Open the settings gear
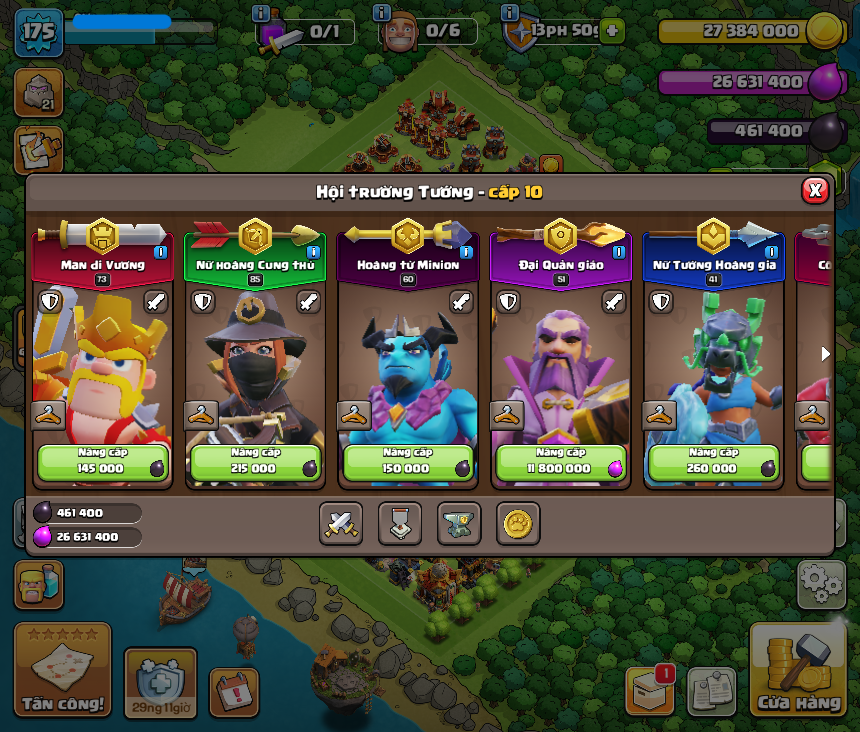The height and width of the screenshot is (732, 860). point(821,584)
